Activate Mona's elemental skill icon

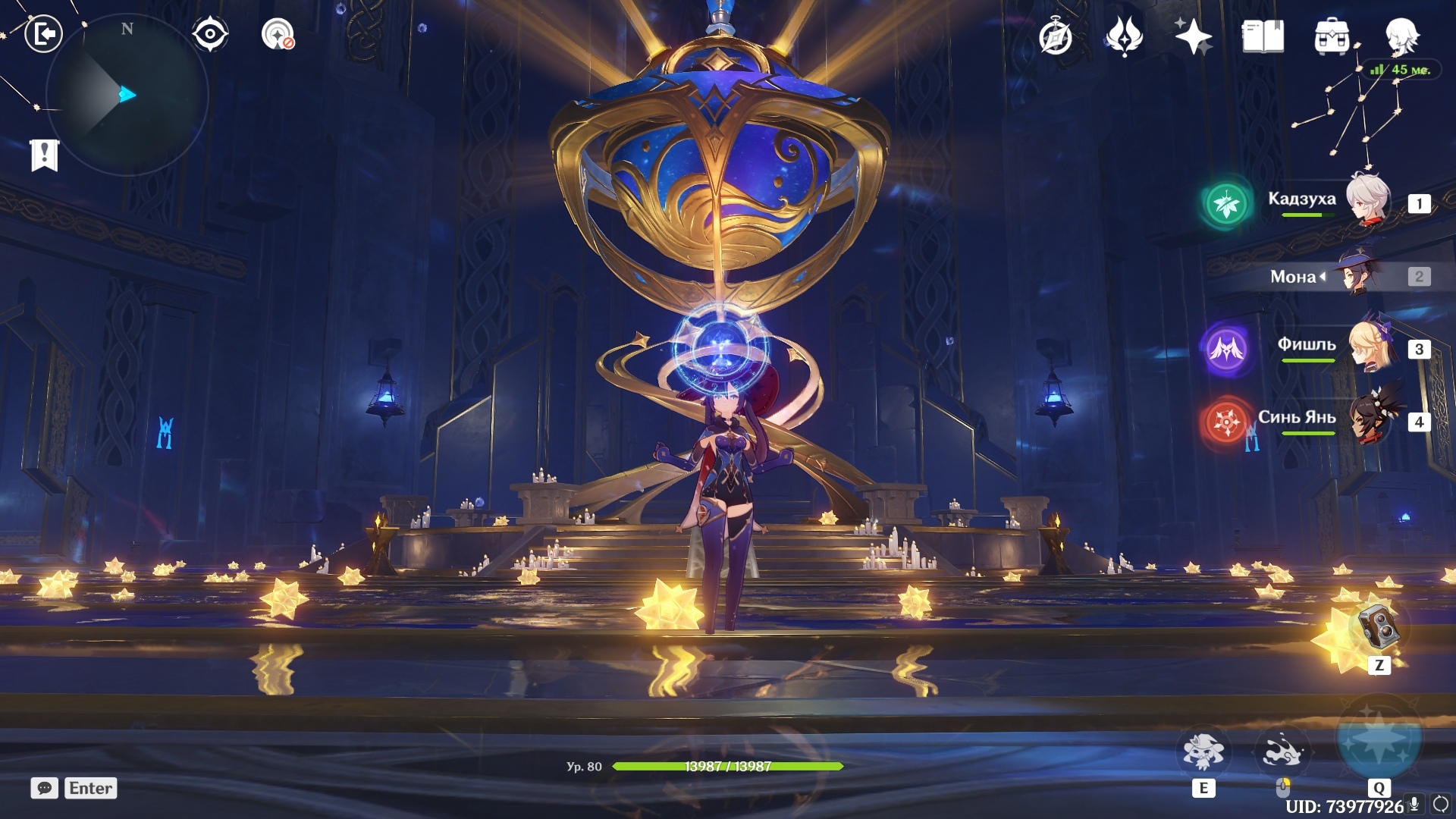click(x=1203, y=752)
